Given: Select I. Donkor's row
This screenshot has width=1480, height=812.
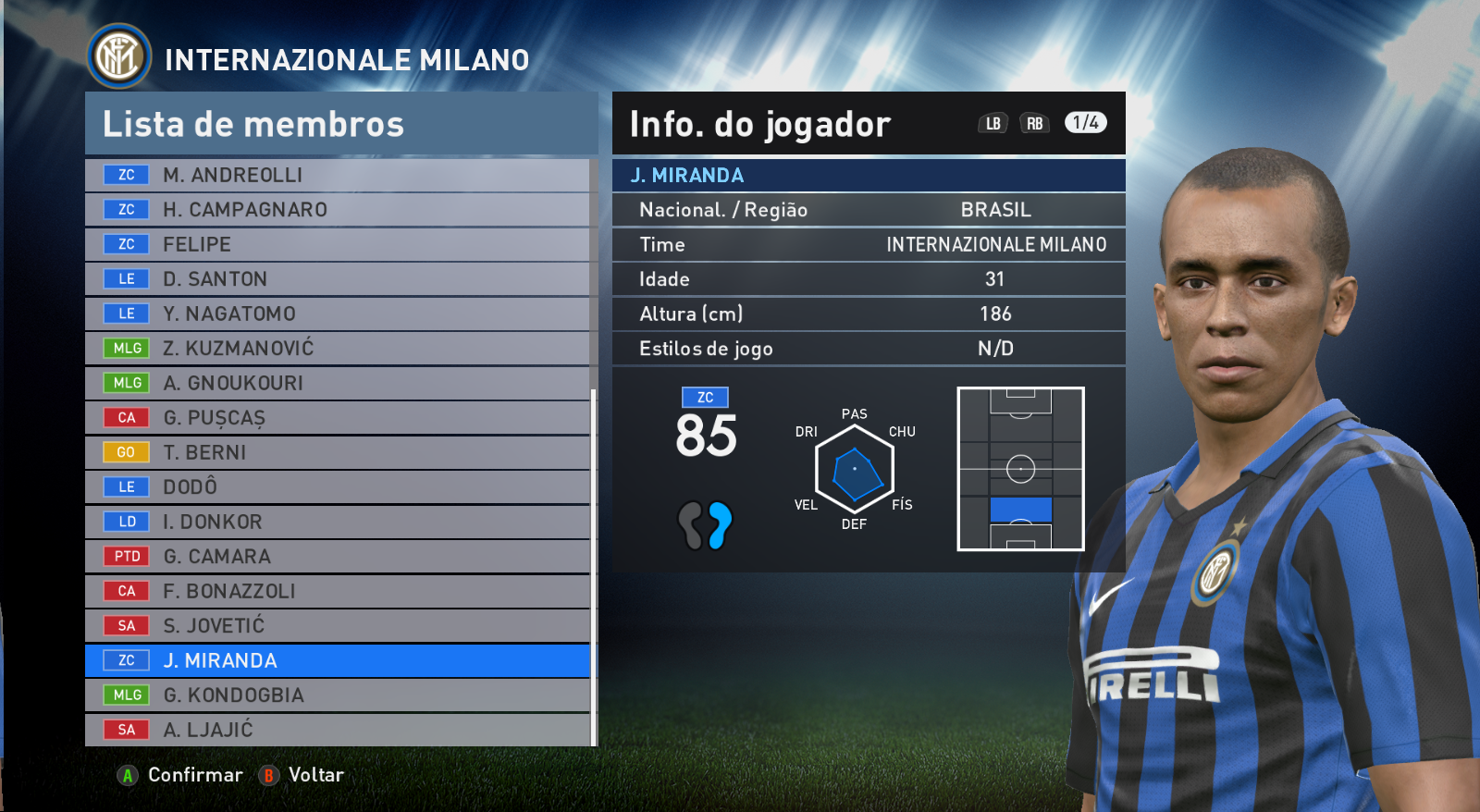Looking at the screenshot, I should 338,522.
